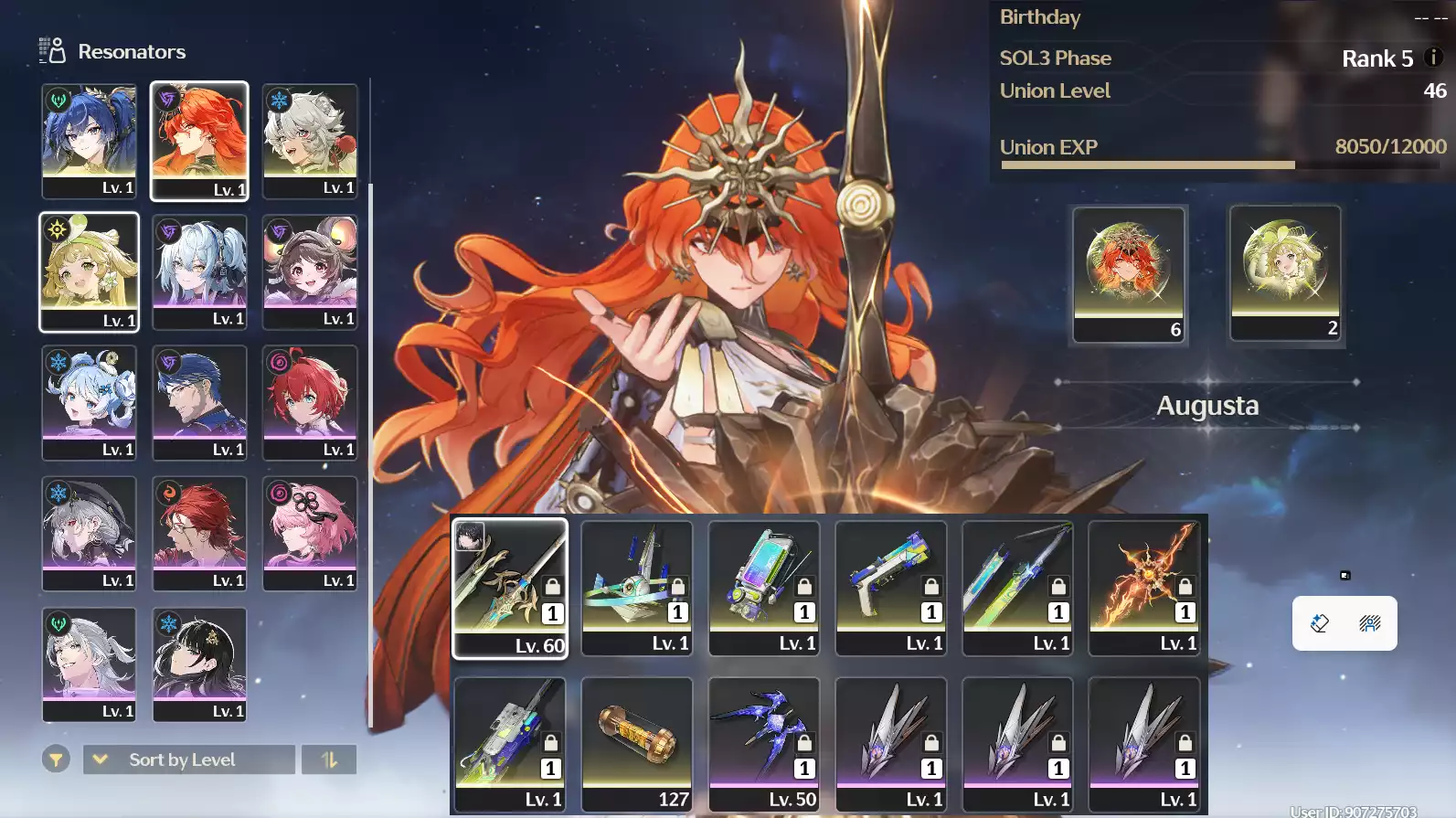Screen dimensions: 1456x818
Task: Click the striped hide icon beside the eraser
Action: (x=1369, y=623)
